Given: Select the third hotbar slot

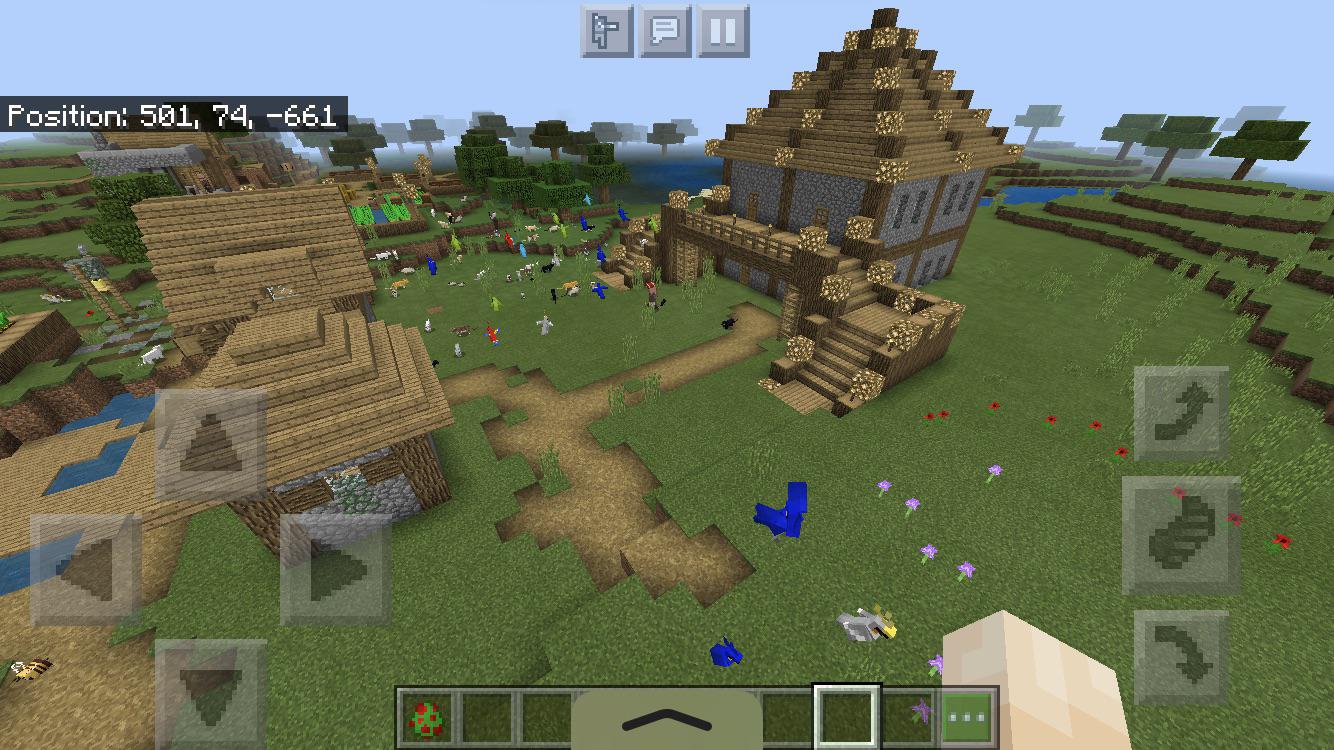Looking at the screenshot, I should 549,716.
